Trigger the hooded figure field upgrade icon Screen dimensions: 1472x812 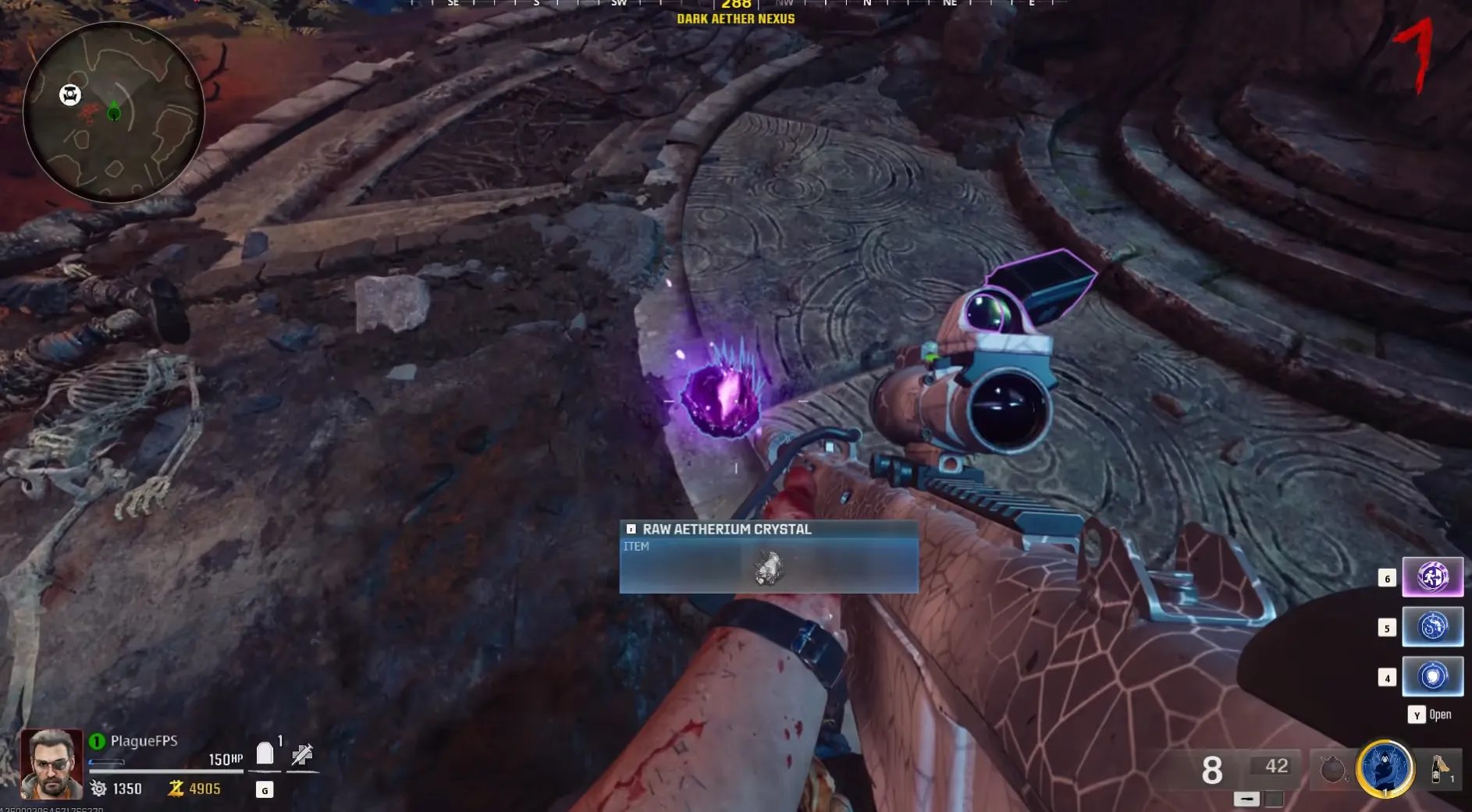pyautogui.click(x=1385, y=768)
